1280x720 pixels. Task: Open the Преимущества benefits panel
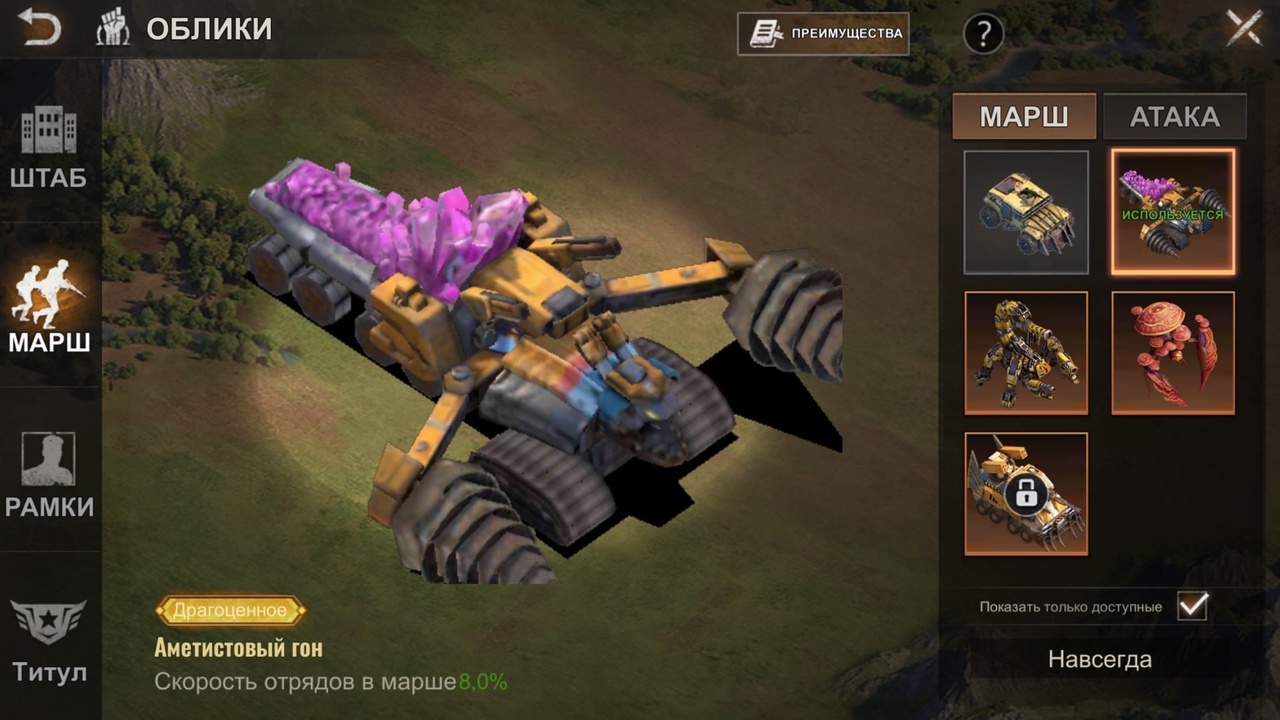point(823,33)
